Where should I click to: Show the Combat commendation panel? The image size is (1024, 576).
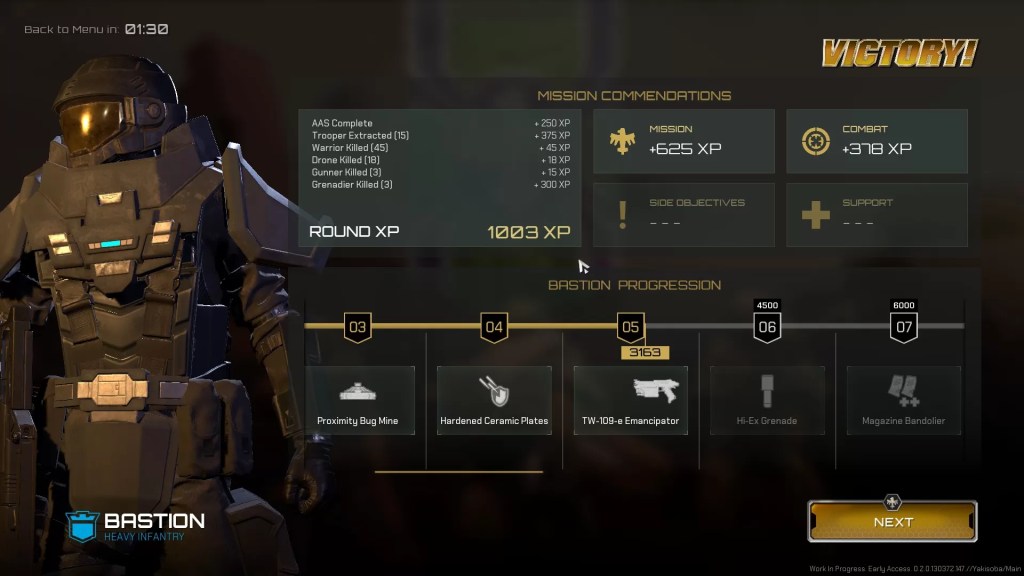[x=876, y=141]
